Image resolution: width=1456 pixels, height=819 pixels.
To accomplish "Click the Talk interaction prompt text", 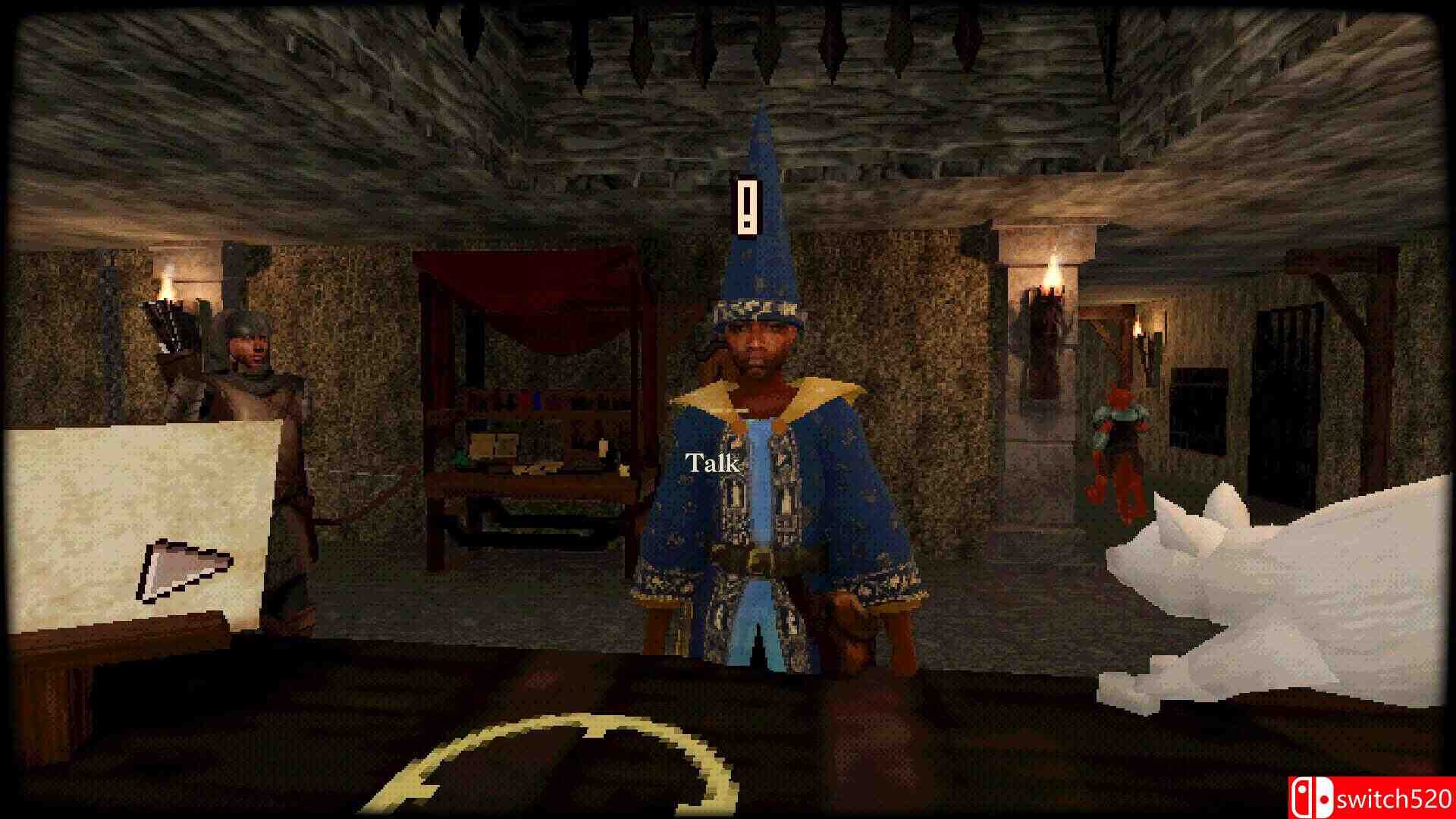I will point(711,461).
